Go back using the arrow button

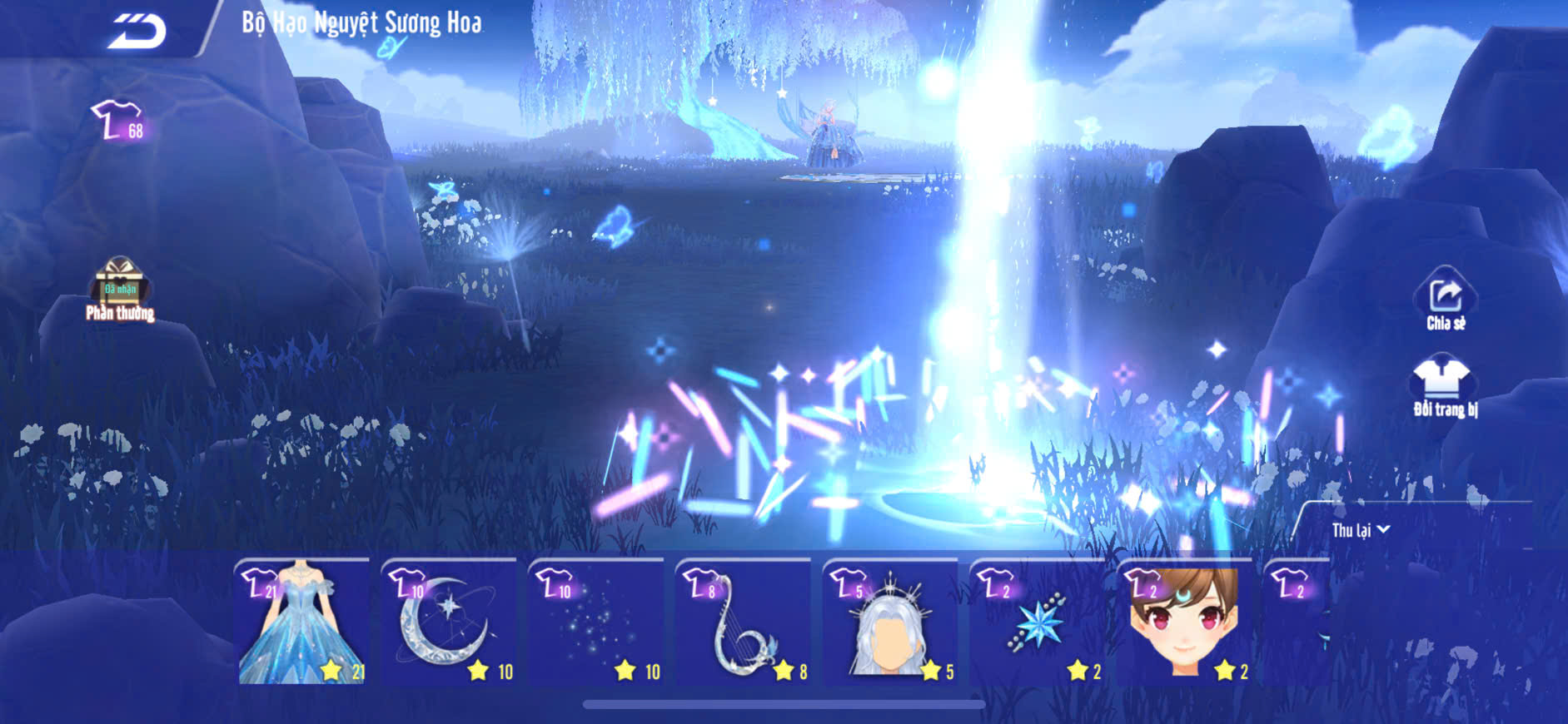pyautogui.click(x=137, y=32)
